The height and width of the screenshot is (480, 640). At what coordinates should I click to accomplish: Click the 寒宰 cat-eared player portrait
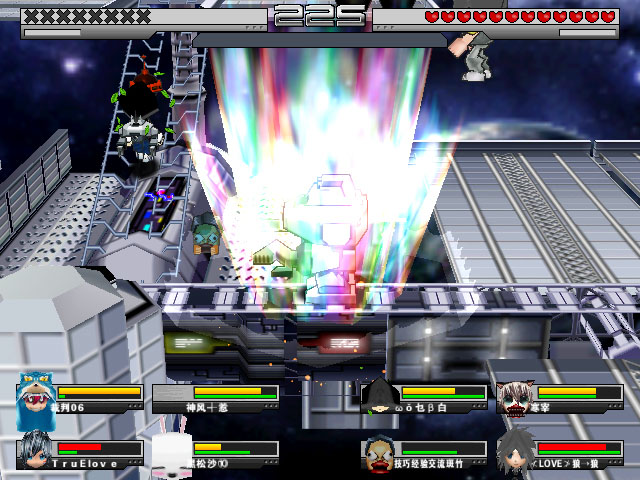click(x=515, y=398)
